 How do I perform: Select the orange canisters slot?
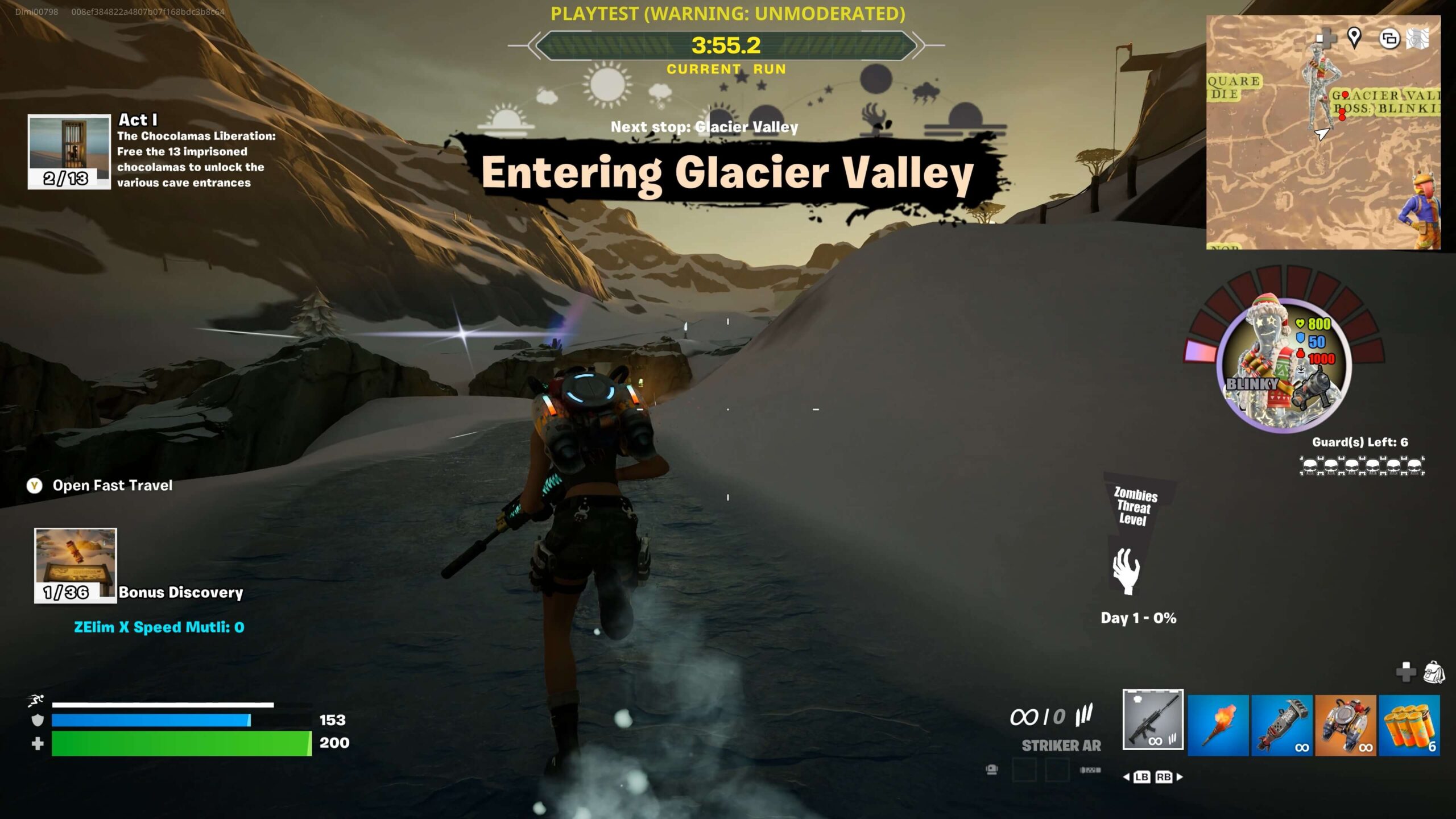(1409, 725)
